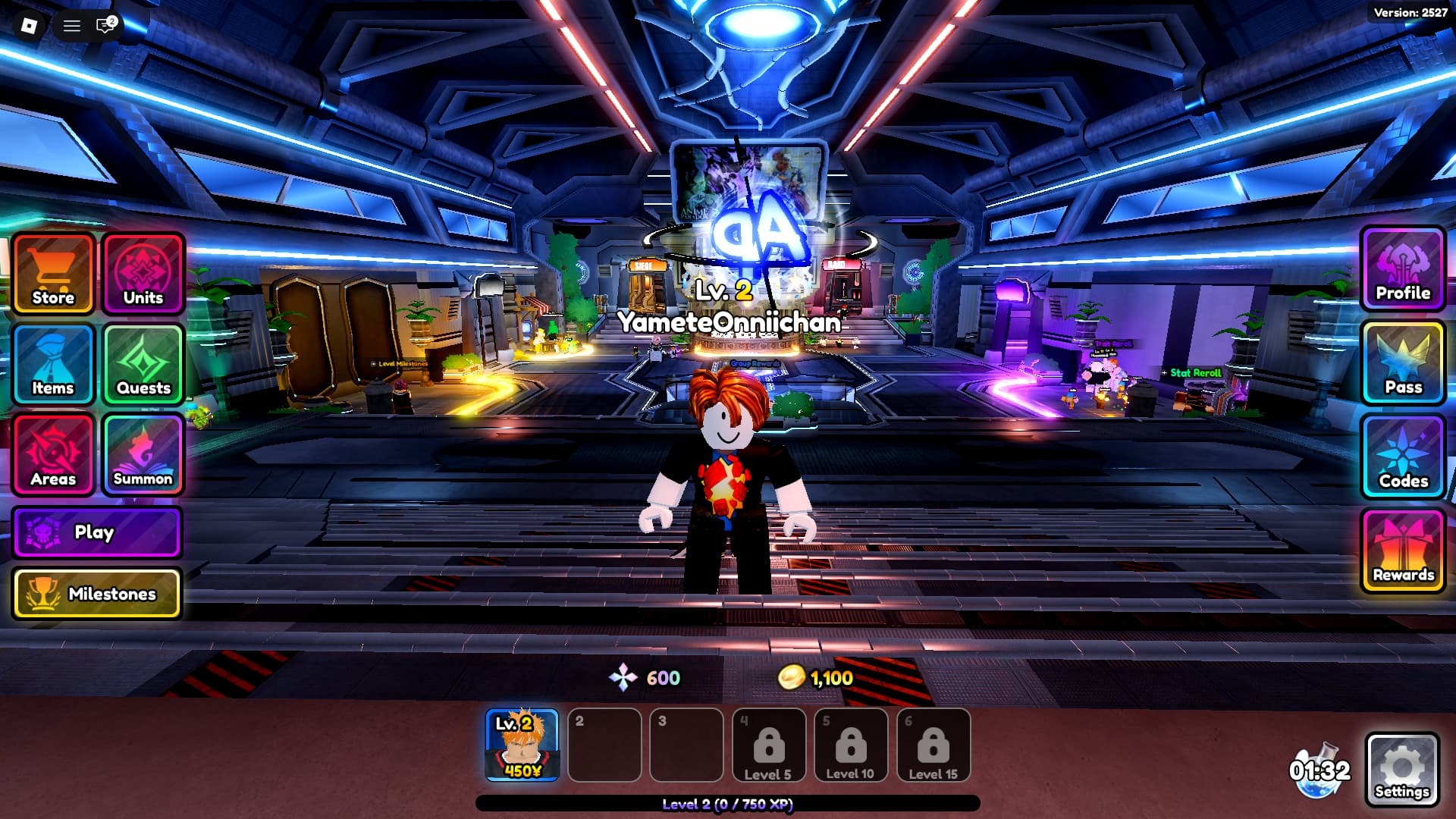Open the Codes redemption menu
Image resolution: width=1456 pixels, height=819 pixels.
coord(1403,457)
